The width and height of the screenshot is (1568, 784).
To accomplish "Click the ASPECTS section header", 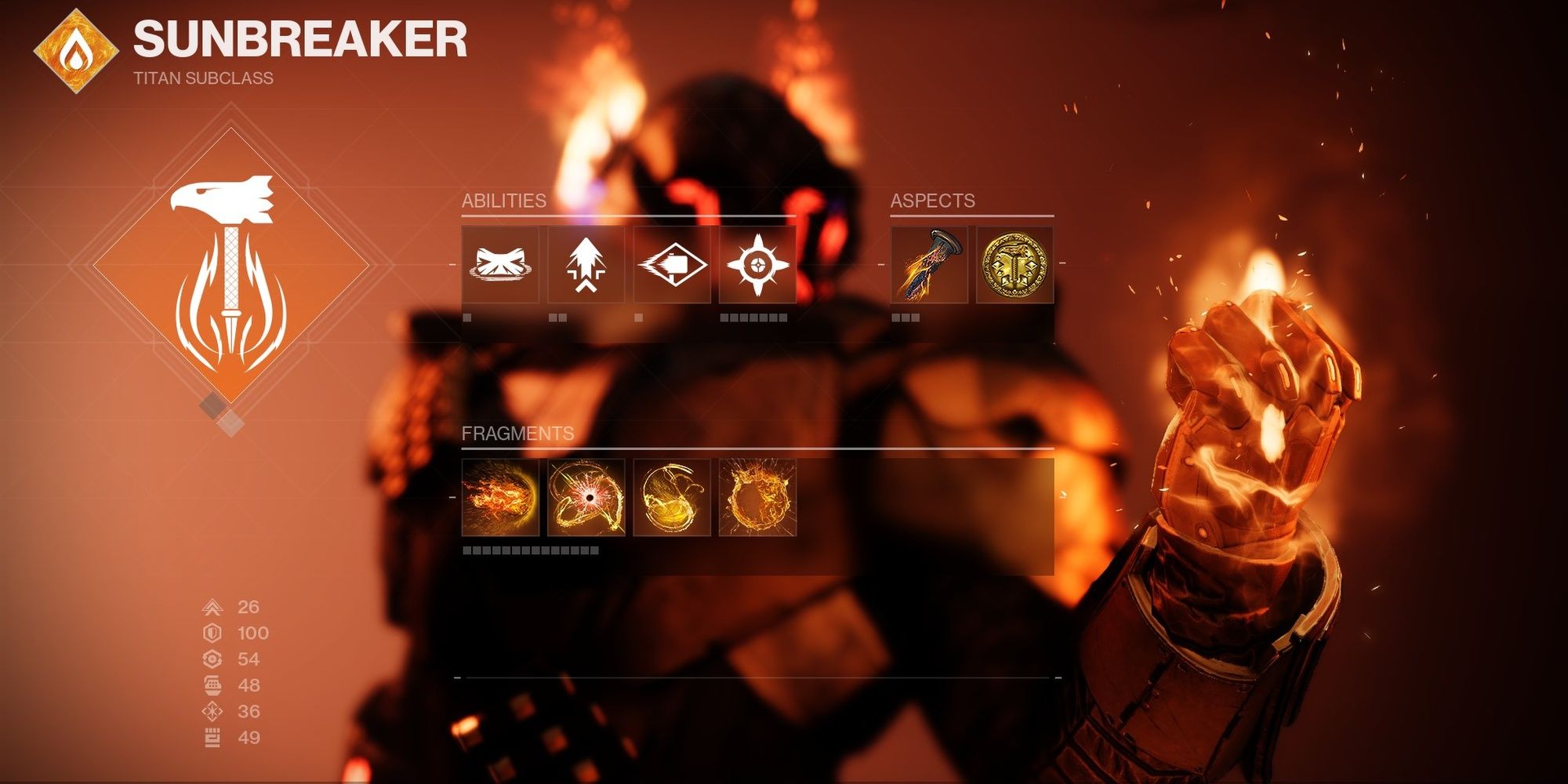I will [x=933, y=201].
